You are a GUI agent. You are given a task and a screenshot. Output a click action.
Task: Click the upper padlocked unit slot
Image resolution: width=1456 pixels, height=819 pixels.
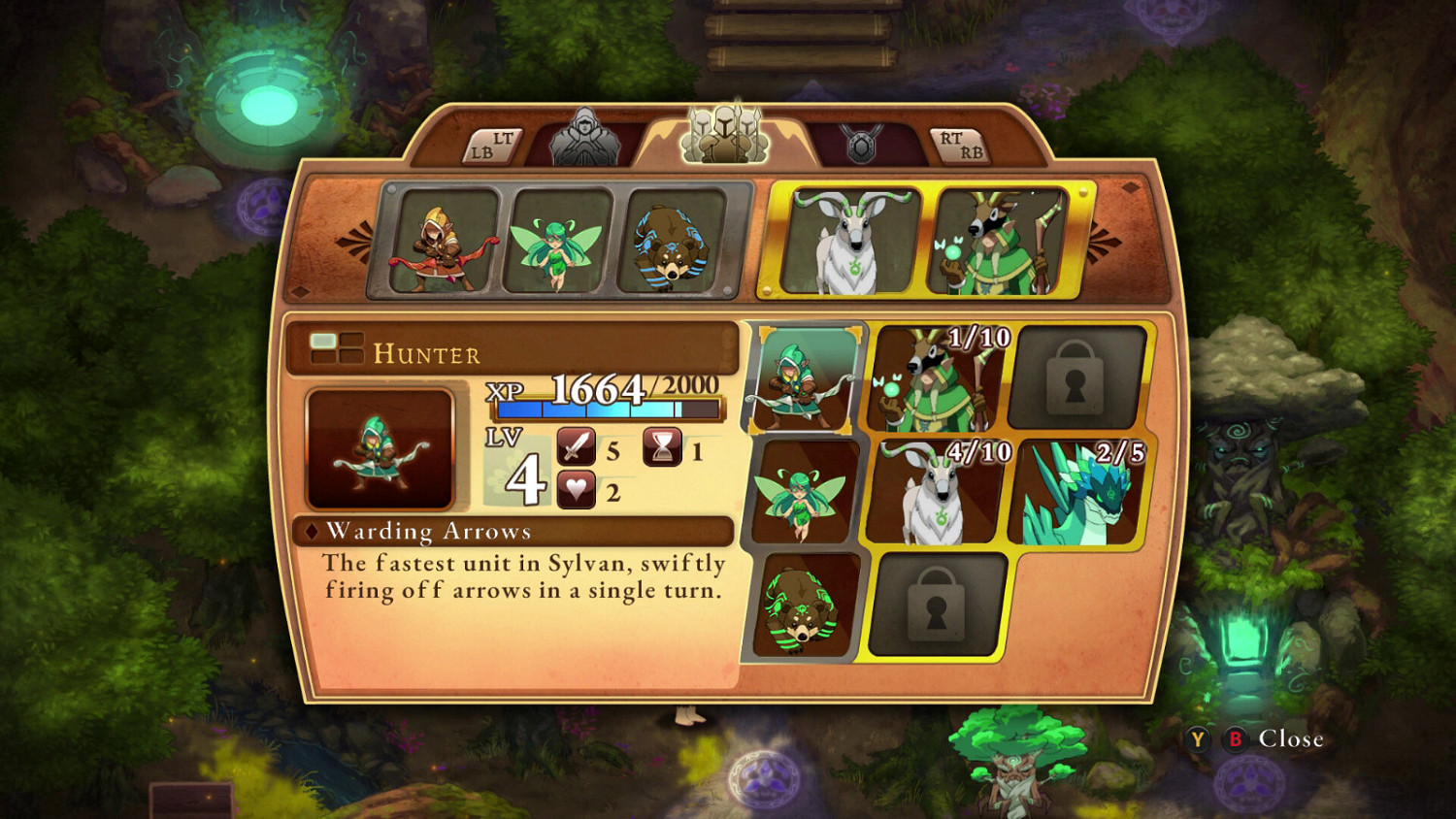click(x=1074, y=378)
